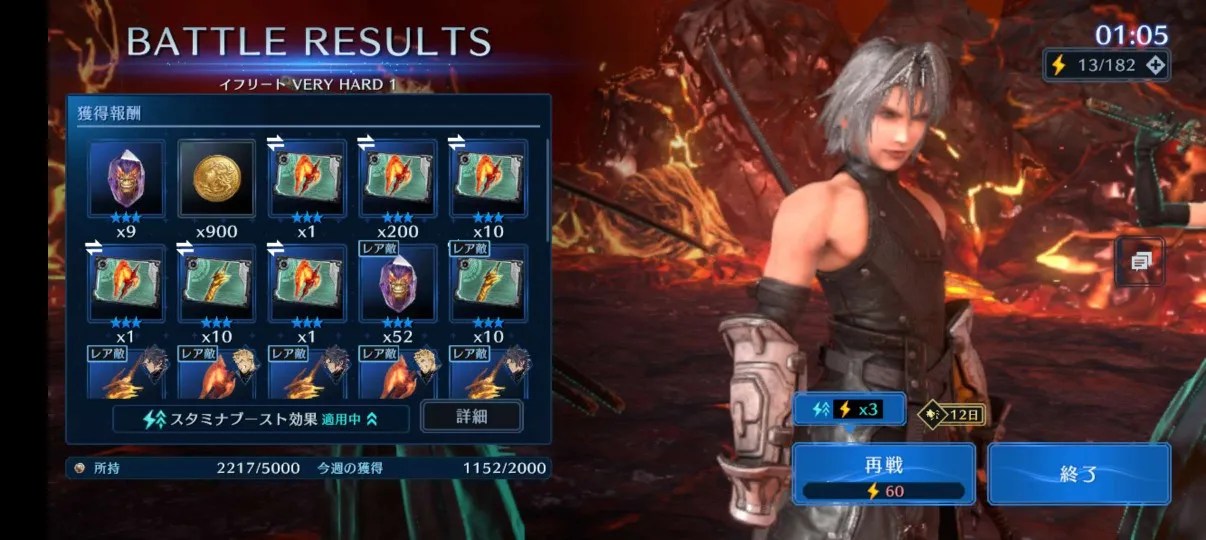This screenshot has width=1206, height=540.
Task: Tap the 再戦 rematch button
Action: pos(883,474)
